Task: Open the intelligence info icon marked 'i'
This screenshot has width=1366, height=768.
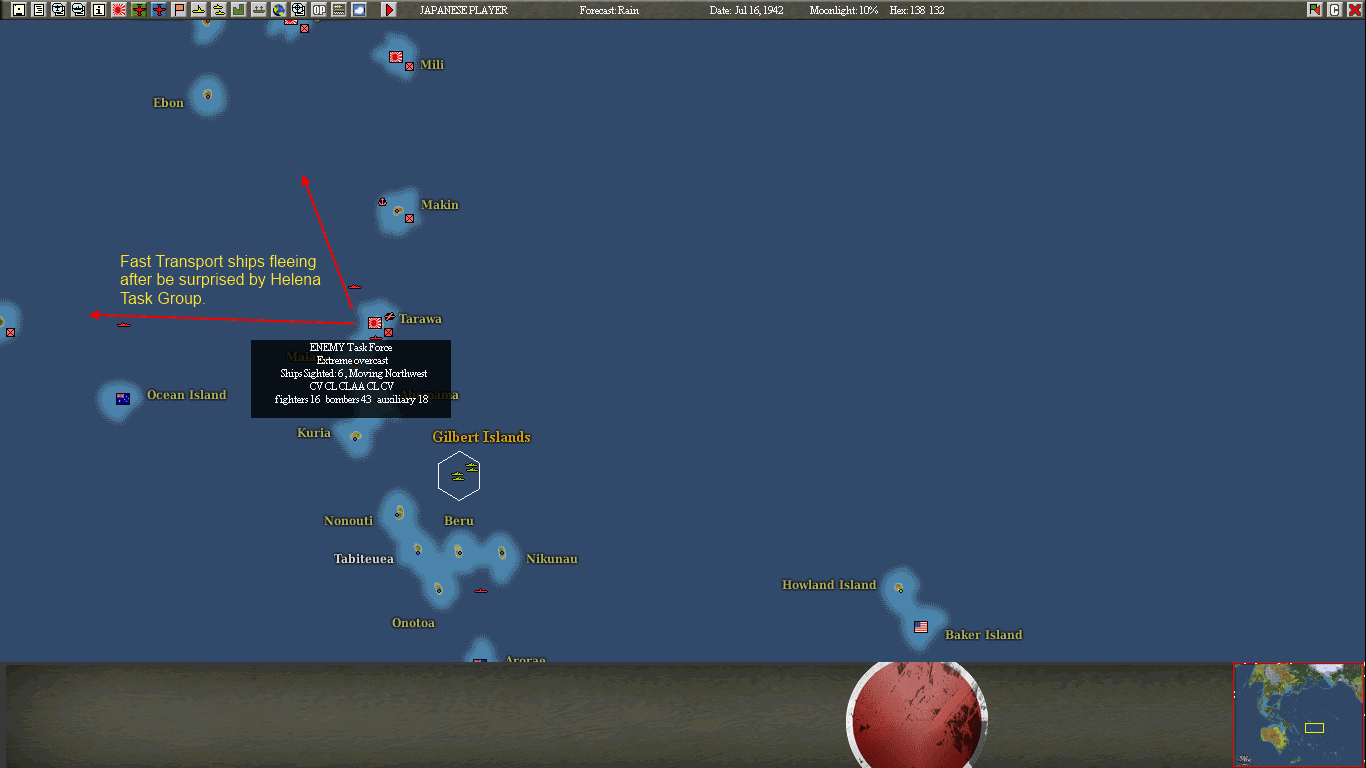Action: (x=97, y=9)
